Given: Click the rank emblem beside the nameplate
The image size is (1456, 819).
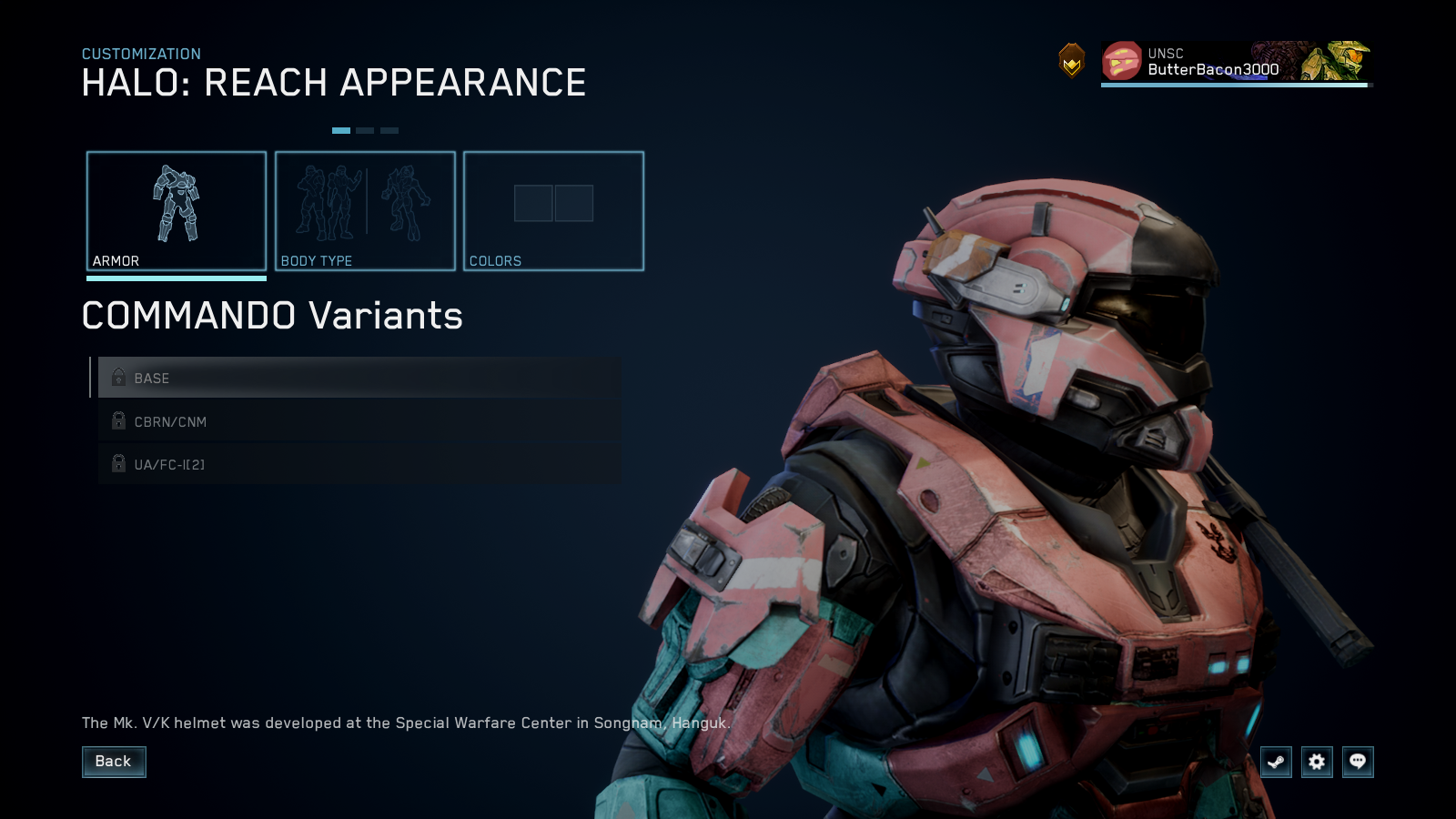Looking at the screenshot, I should 1073,61.
